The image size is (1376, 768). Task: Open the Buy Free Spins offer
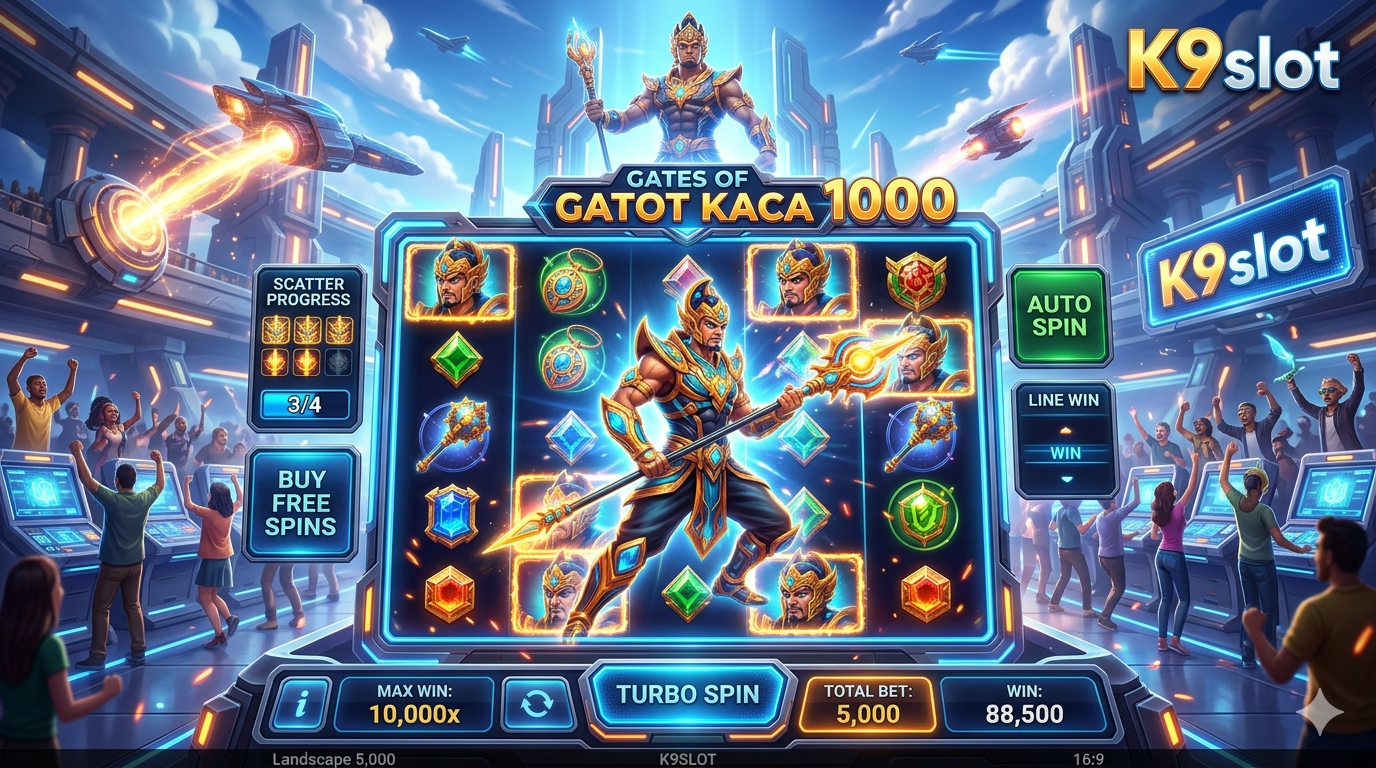(x=301, y=502)
